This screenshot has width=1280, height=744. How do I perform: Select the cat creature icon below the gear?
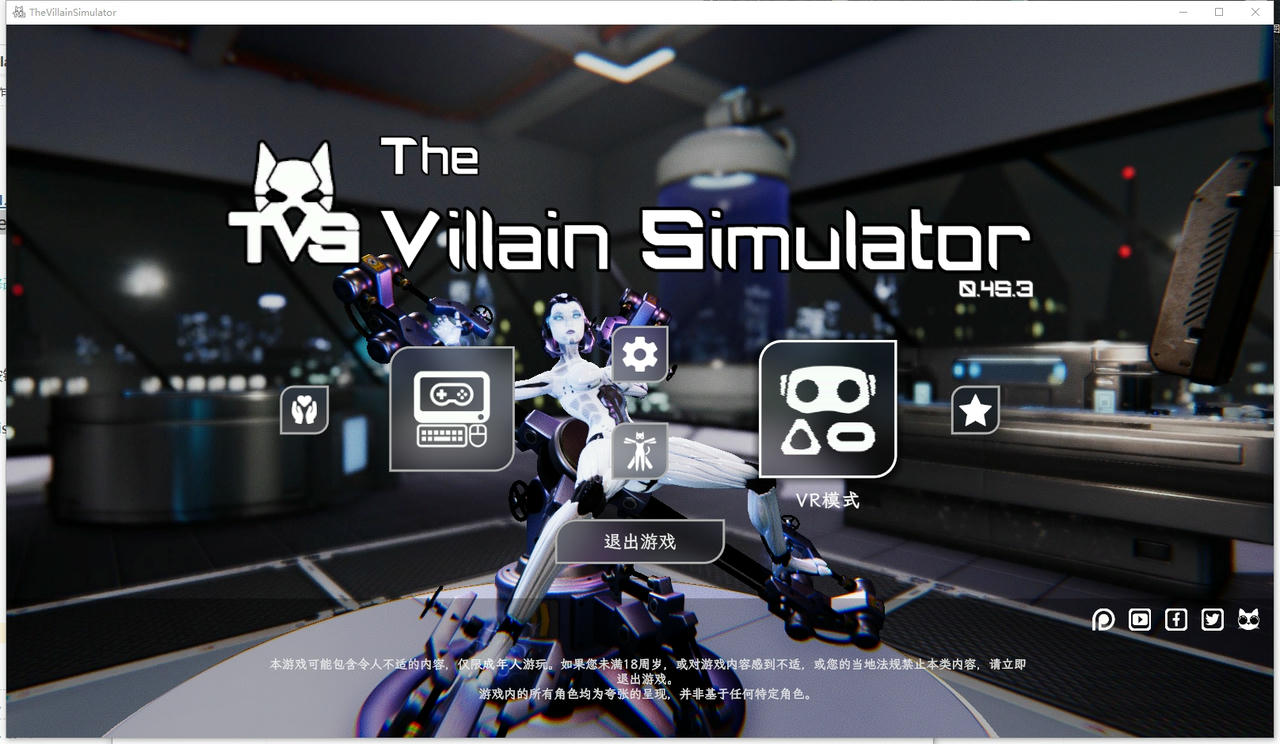(x=638, y=450)
